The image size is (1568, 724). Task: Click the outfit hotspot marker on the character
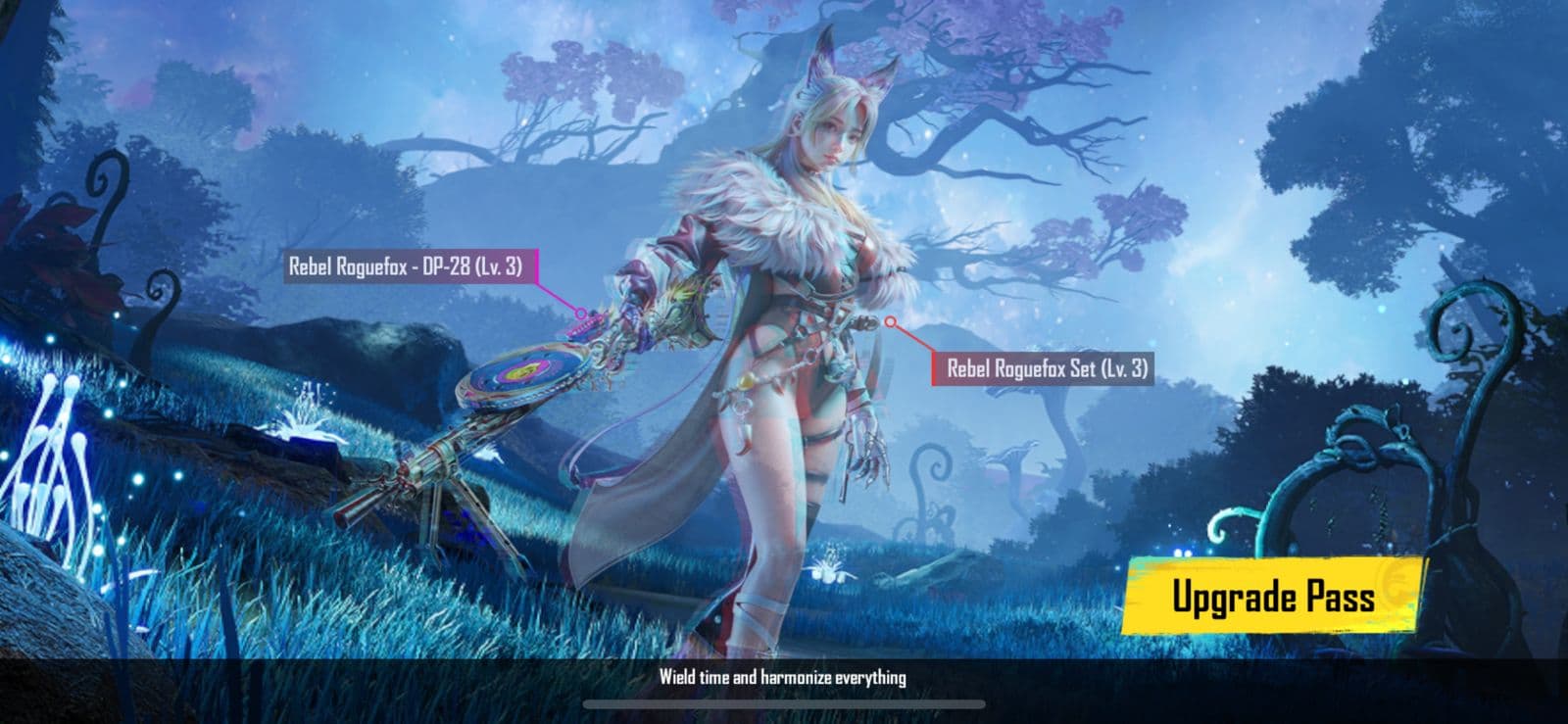(x=890, y=319)
